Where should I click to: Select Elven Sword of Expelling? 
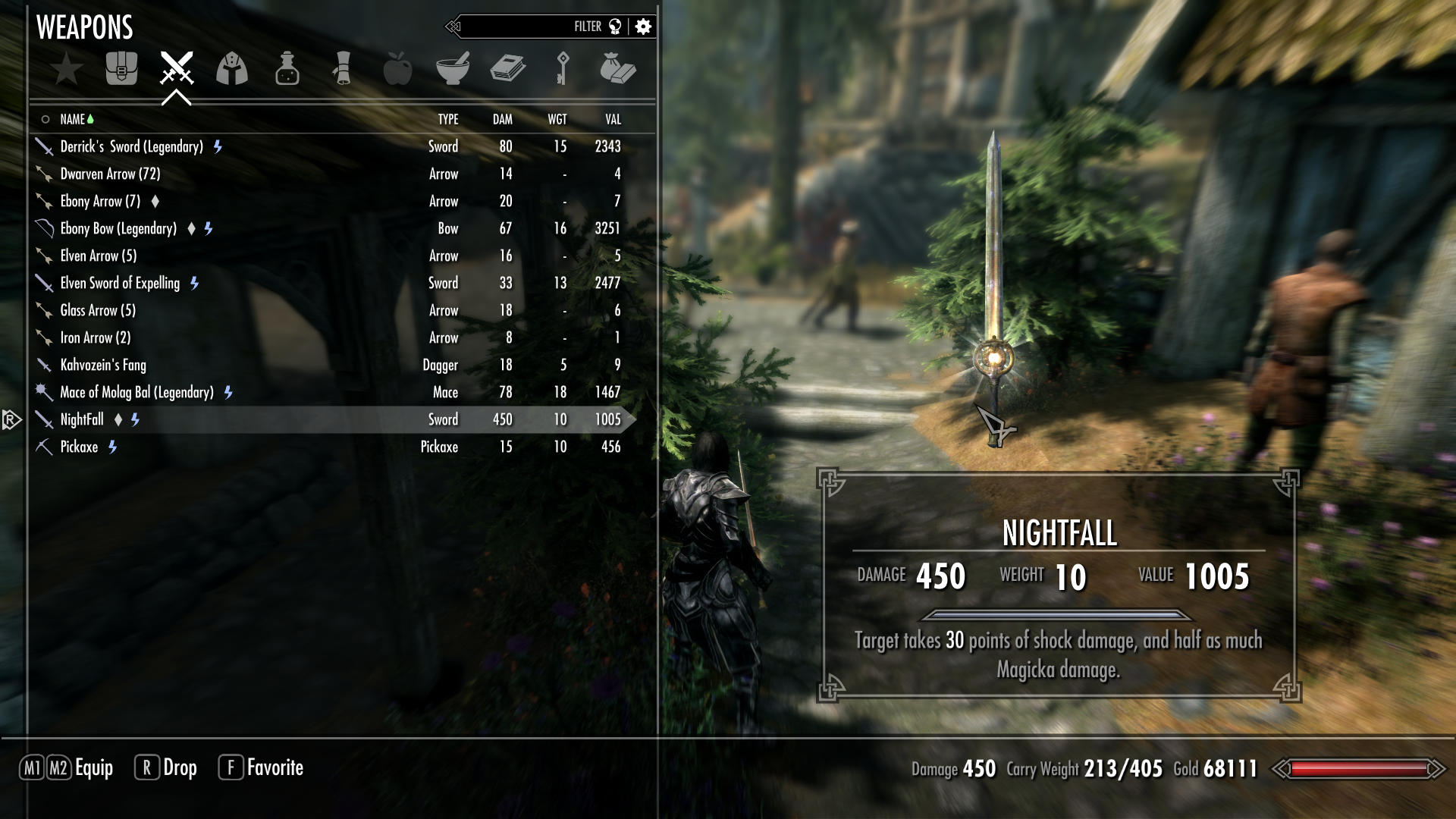[120, 283]
